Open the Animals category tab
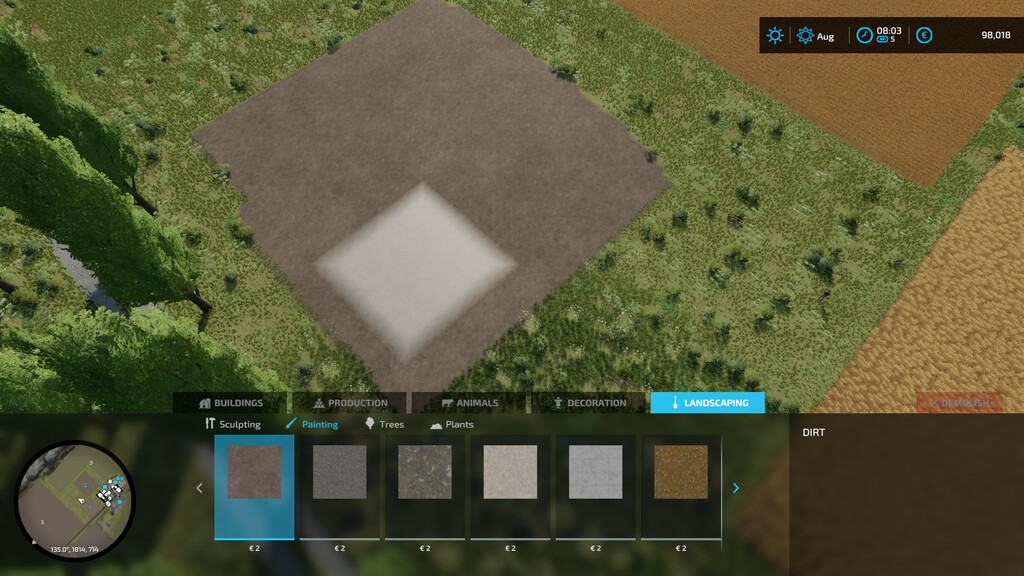 (x=469, y=403)
